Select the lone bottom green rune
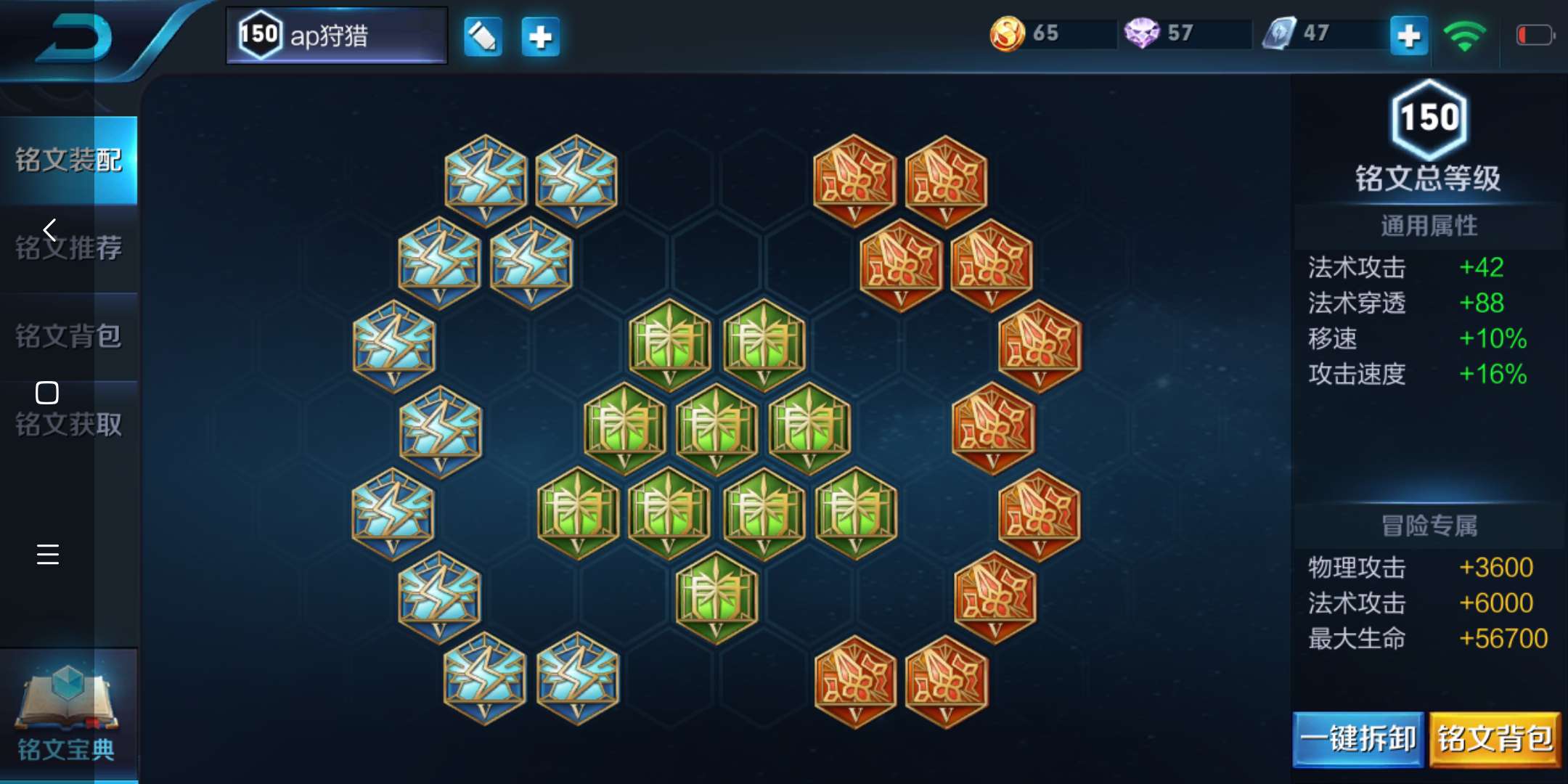The height and width of the screenshot is (784, 1568). click(716, 597)
